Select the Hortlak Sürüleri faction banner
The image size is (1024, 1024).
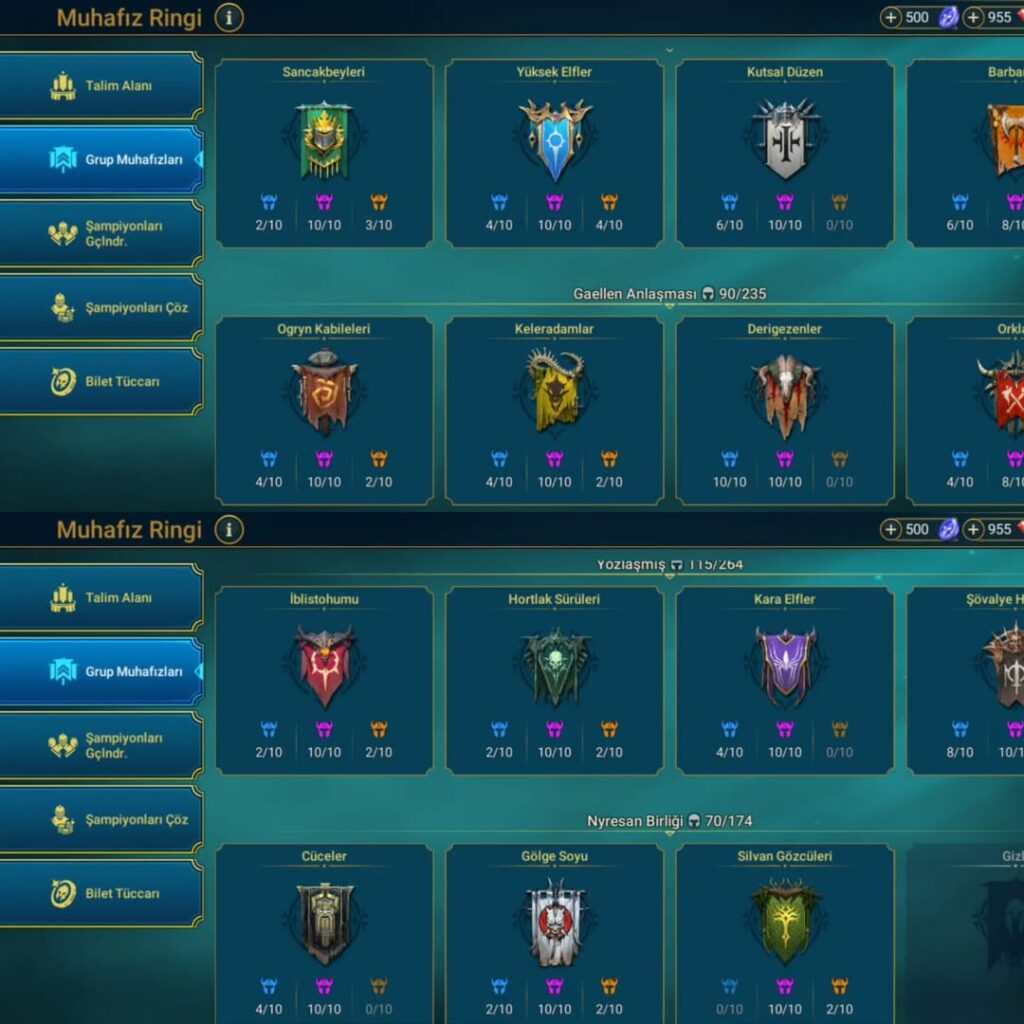coord(555,666)
